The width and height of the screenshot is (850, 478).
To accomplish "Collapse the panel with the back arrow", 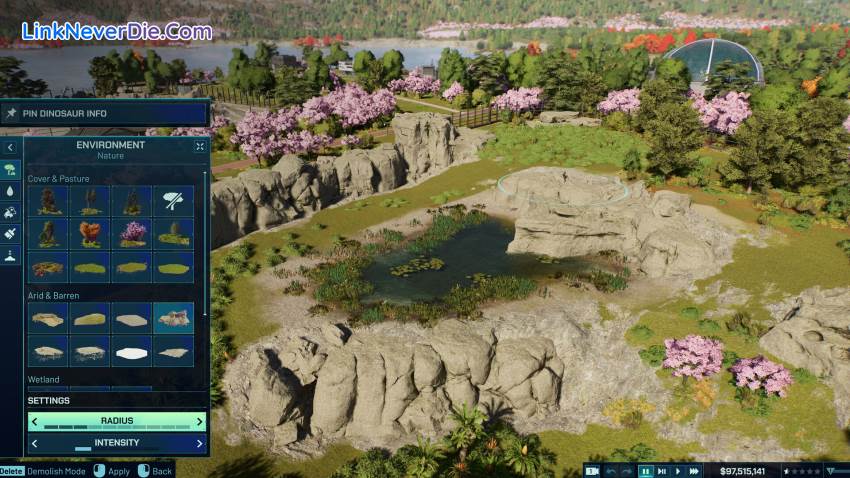I will (x=10, y=146).
